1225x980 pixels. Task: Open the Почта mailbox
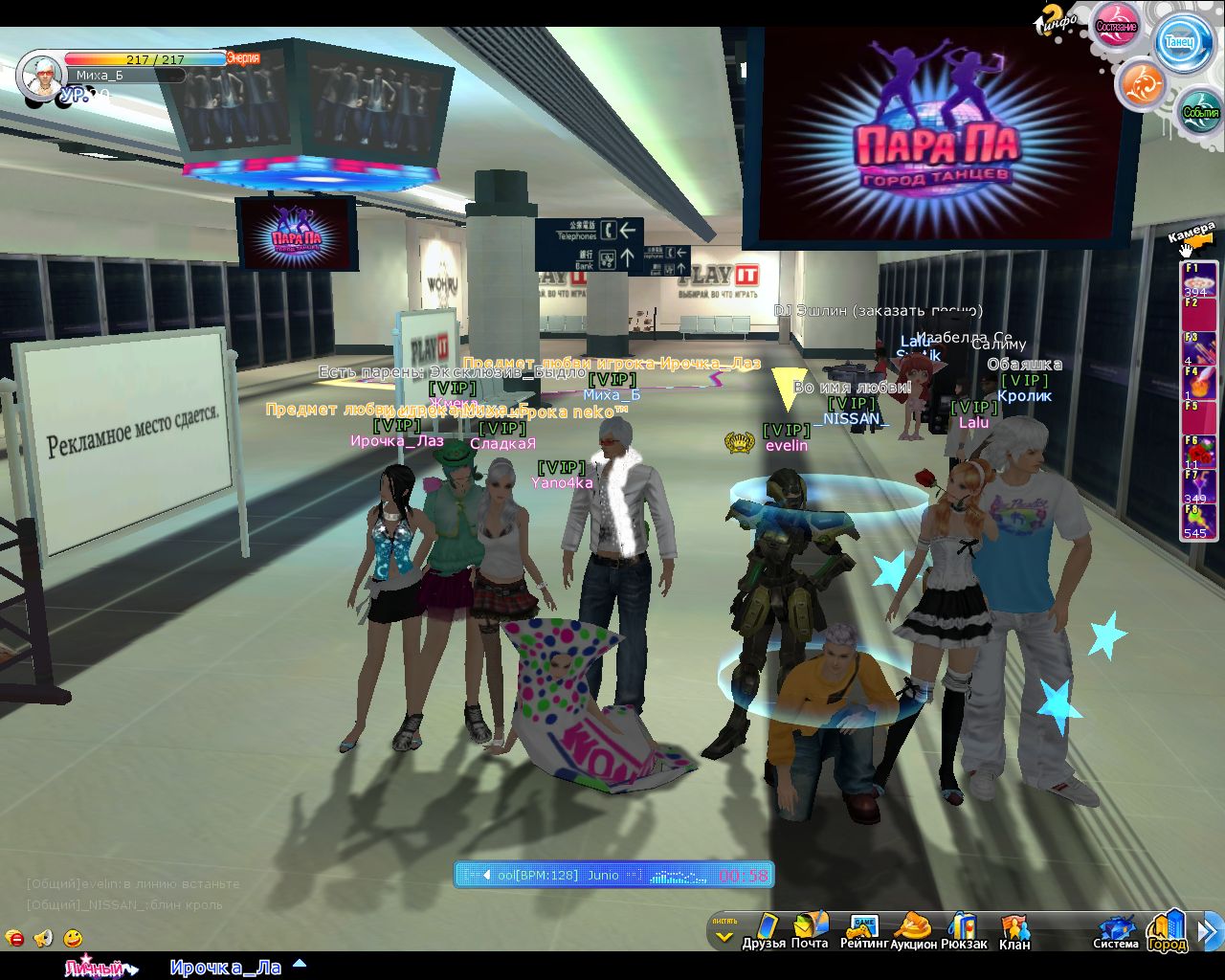click(x=810, y=931)
